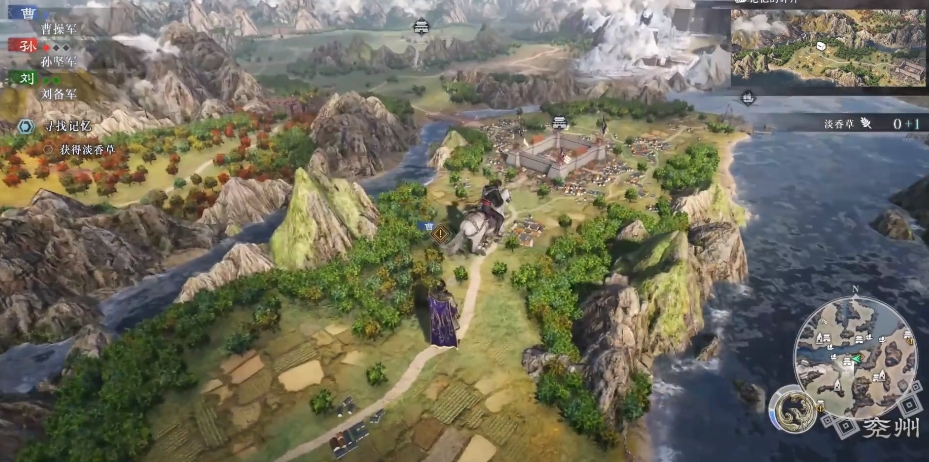Click the ship marker over the water
This screenshot has height=462, width=929.
click(748, 97)
